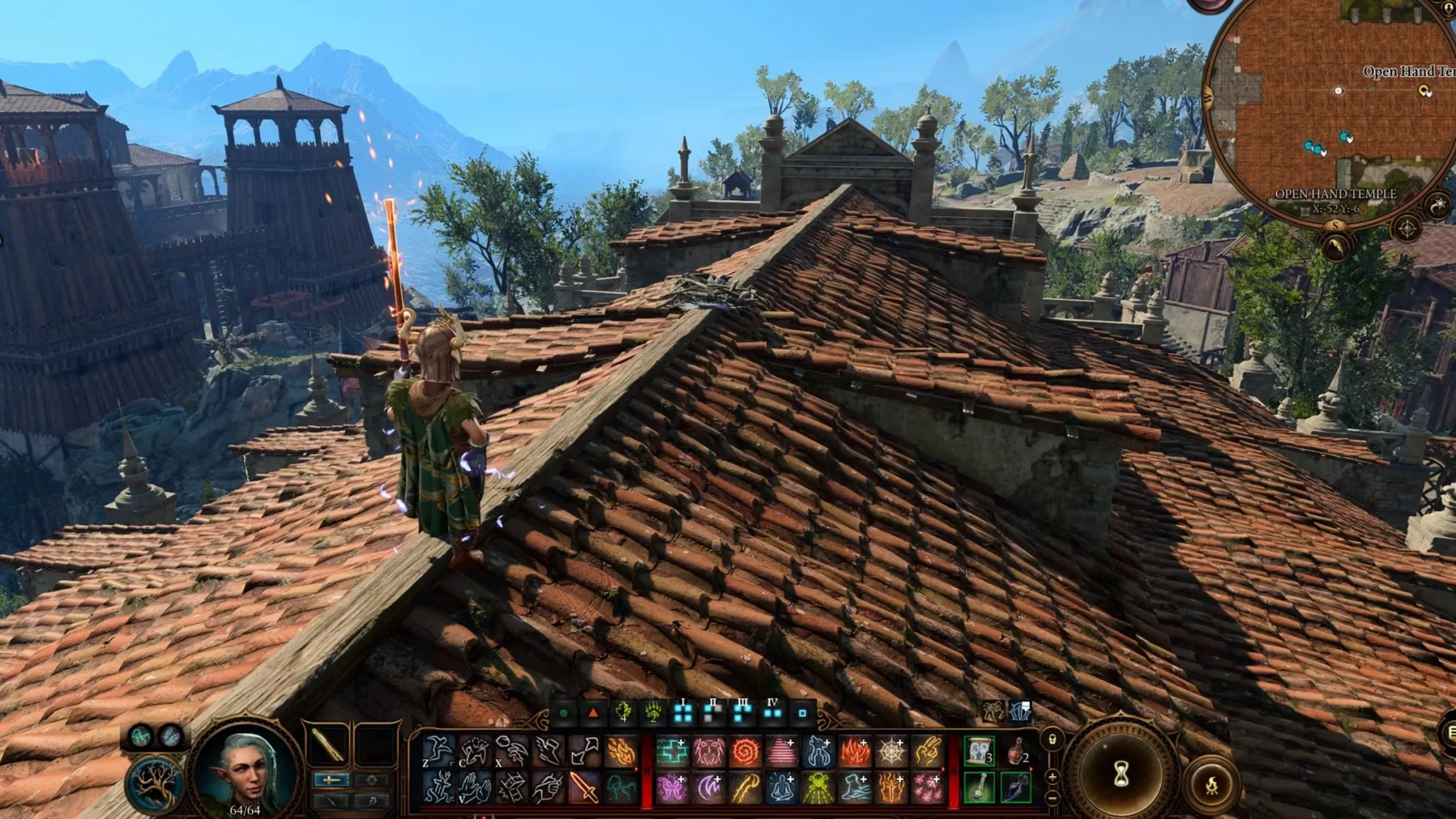Image resolution: width=1456 pixels, height=819 pixels.
Task: Use the scroll item in the hotbar
Action: coord(979,751)
